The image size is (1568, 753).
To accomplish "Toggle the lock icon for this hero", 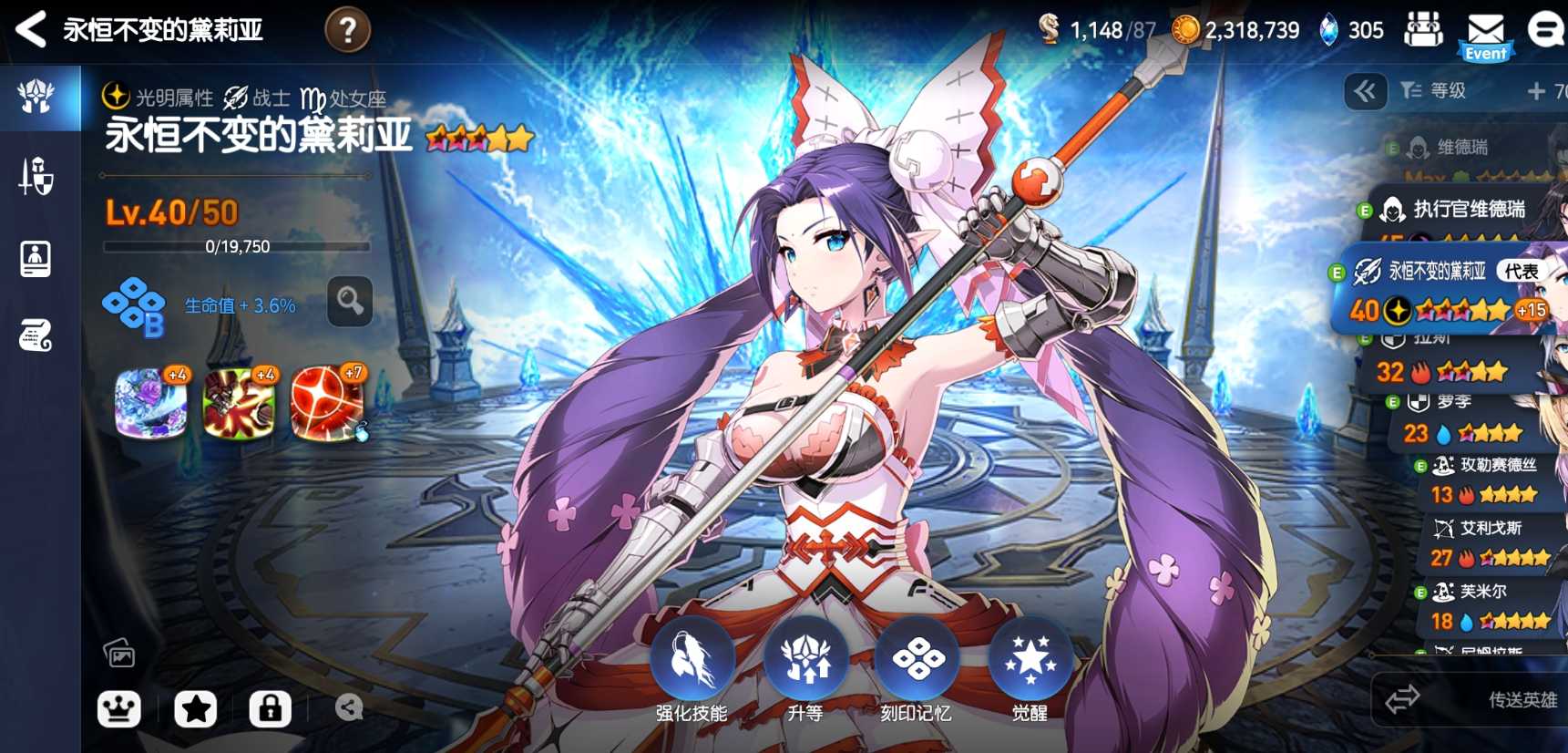I will tap(270, 708).
